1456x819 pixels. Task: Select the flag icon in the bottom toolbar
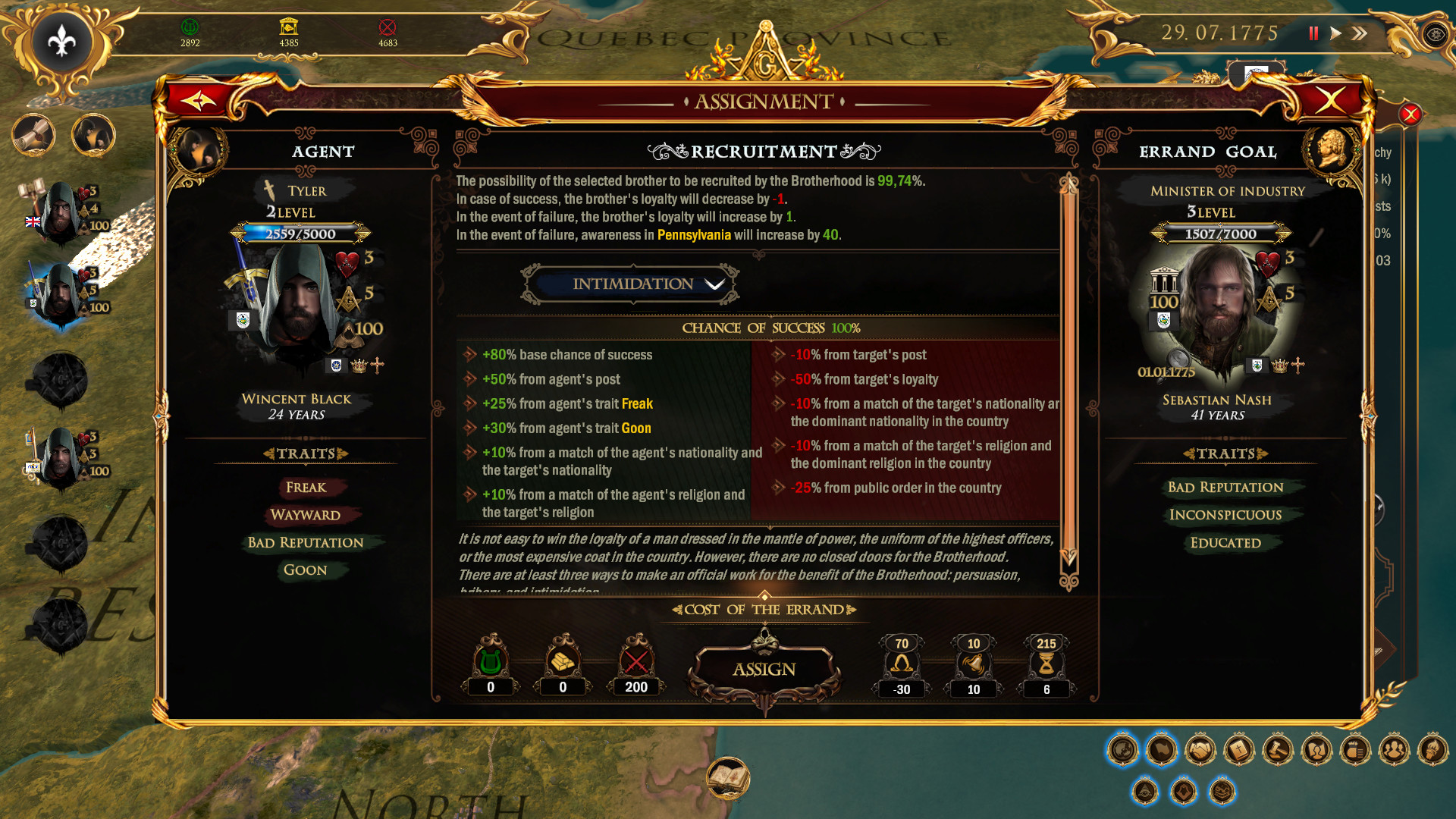coord(1160,748)
